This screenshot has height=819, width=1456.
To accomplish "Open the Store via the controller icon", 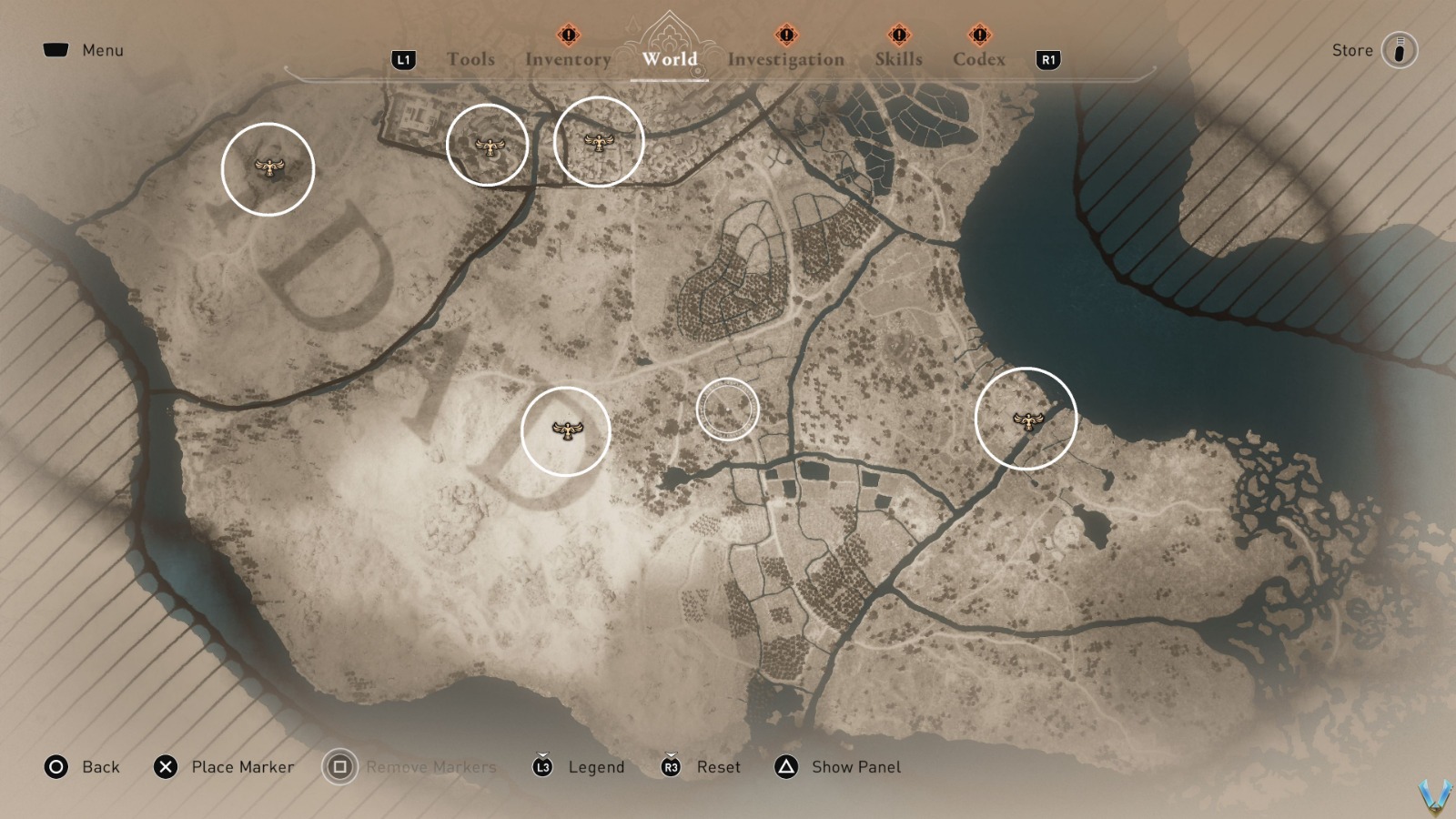I will (1399, 50).
